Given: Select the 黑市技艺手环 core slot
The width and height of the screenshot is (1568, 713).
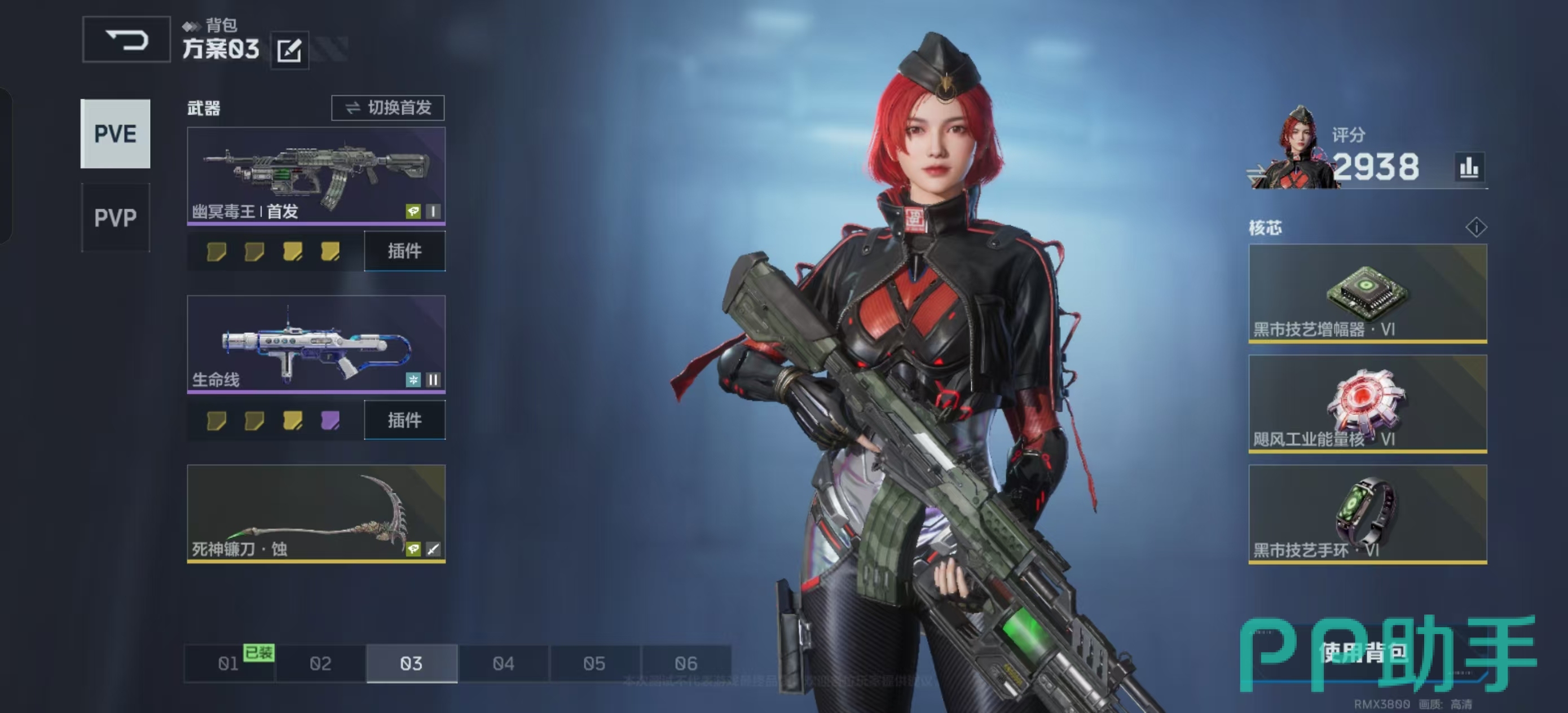Looking at the screenshot, I should 1367,514.
